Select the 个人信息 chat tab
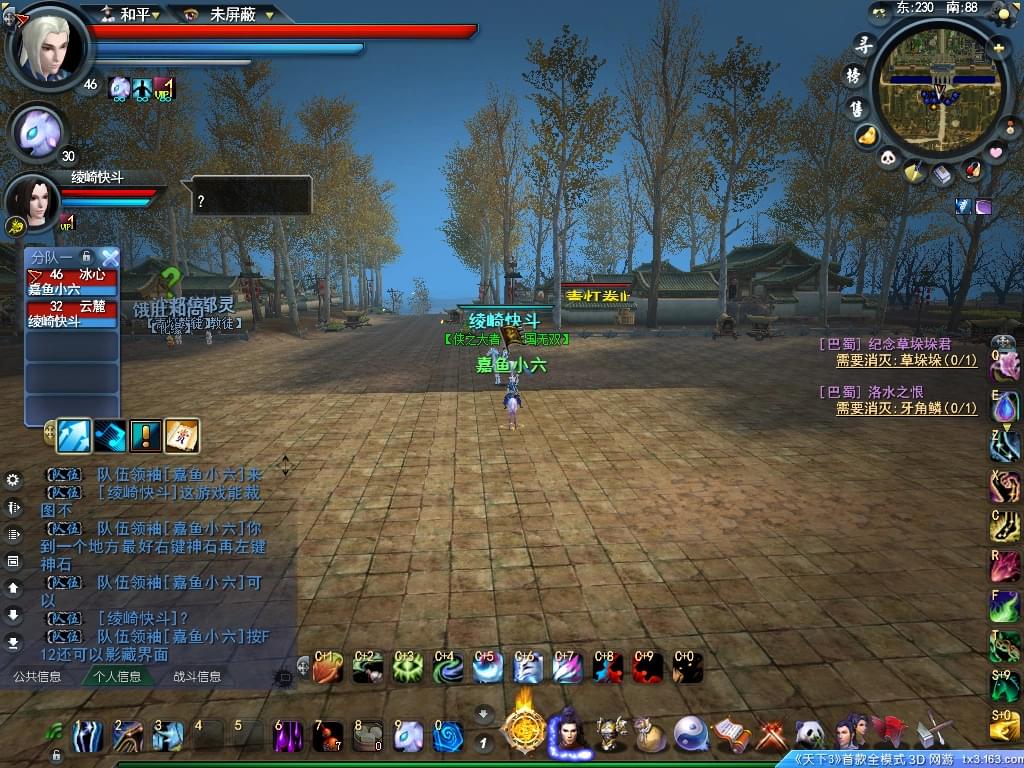This screenshot has width=1024, height=768. point(117,677)
